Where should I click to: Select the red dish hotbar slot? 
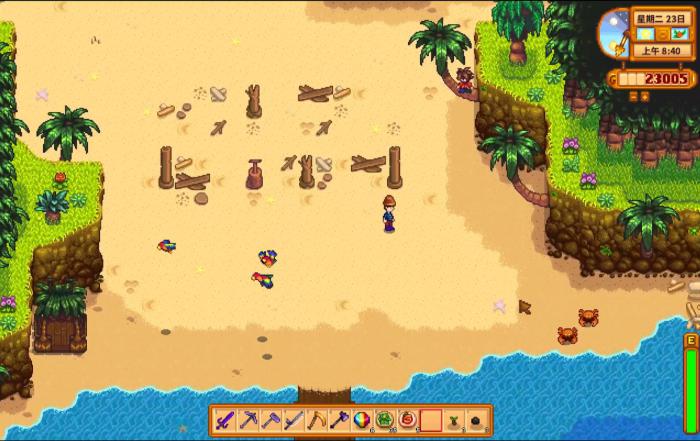point(408,420)
